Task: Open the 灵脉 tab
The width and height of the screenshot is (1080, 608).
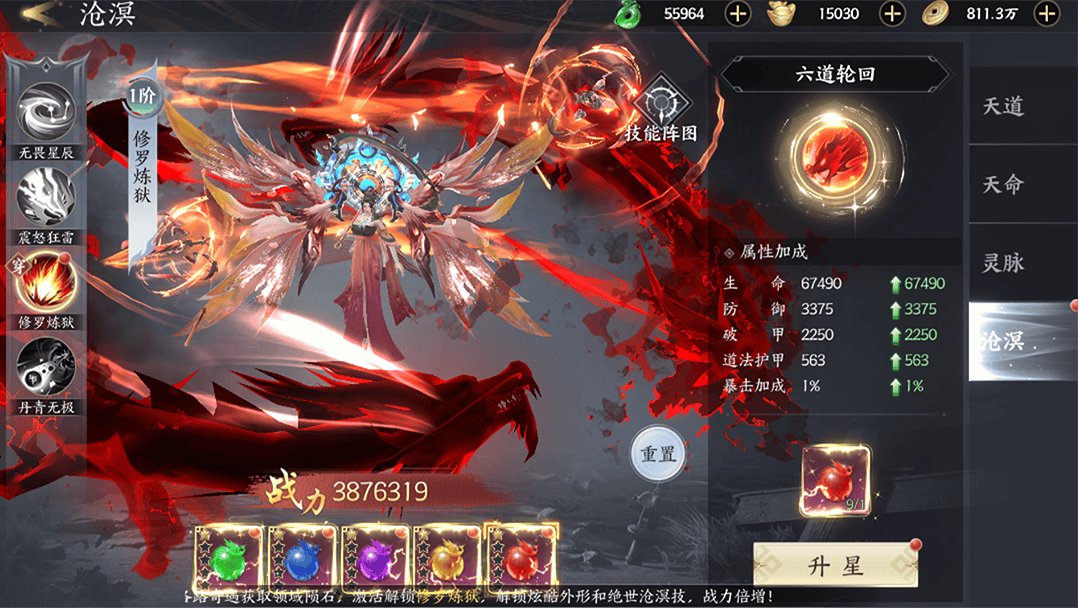Action: pos(1003,264)
